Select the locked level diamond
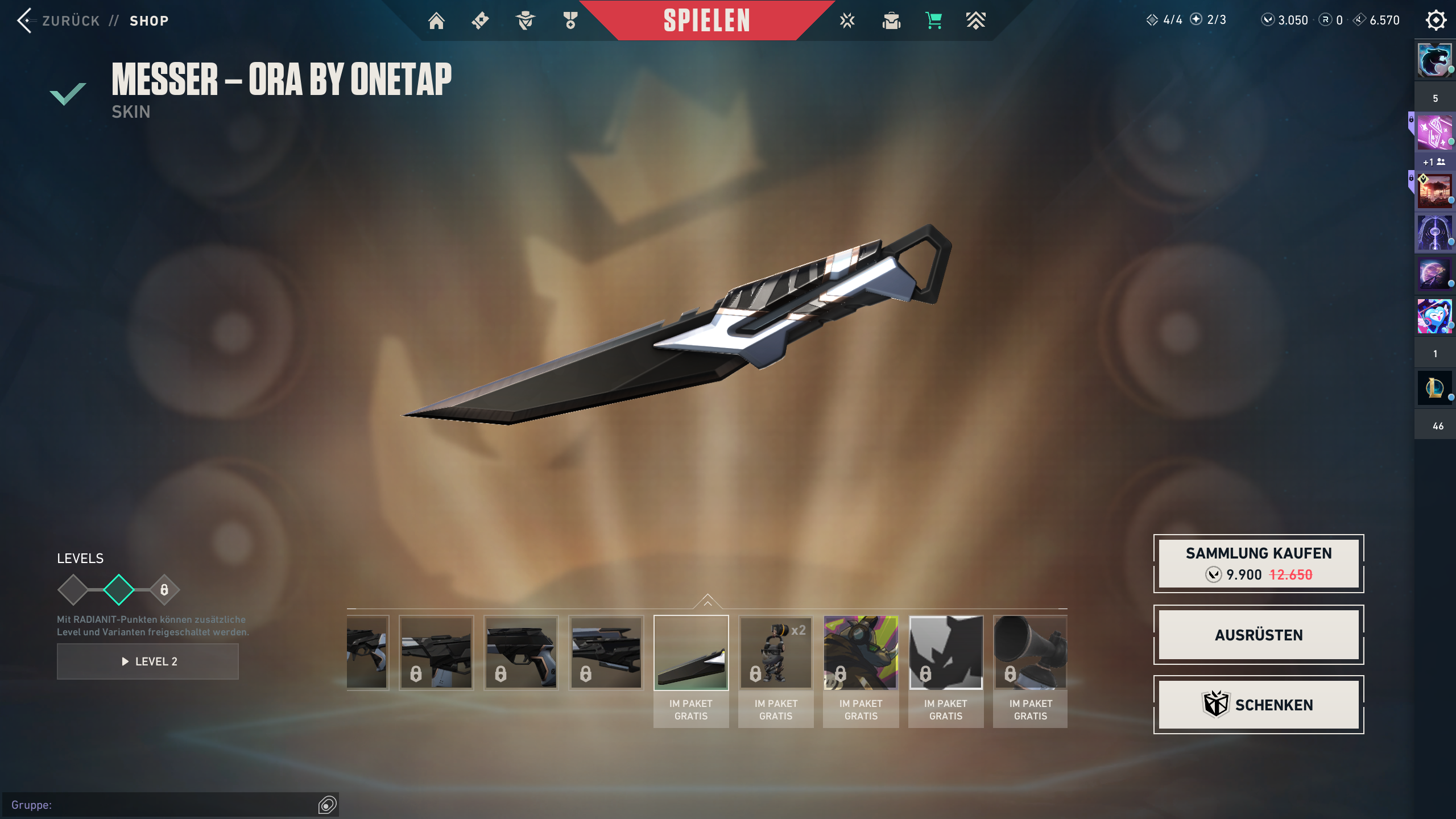The image size is (1456, 819). point(164,590)
